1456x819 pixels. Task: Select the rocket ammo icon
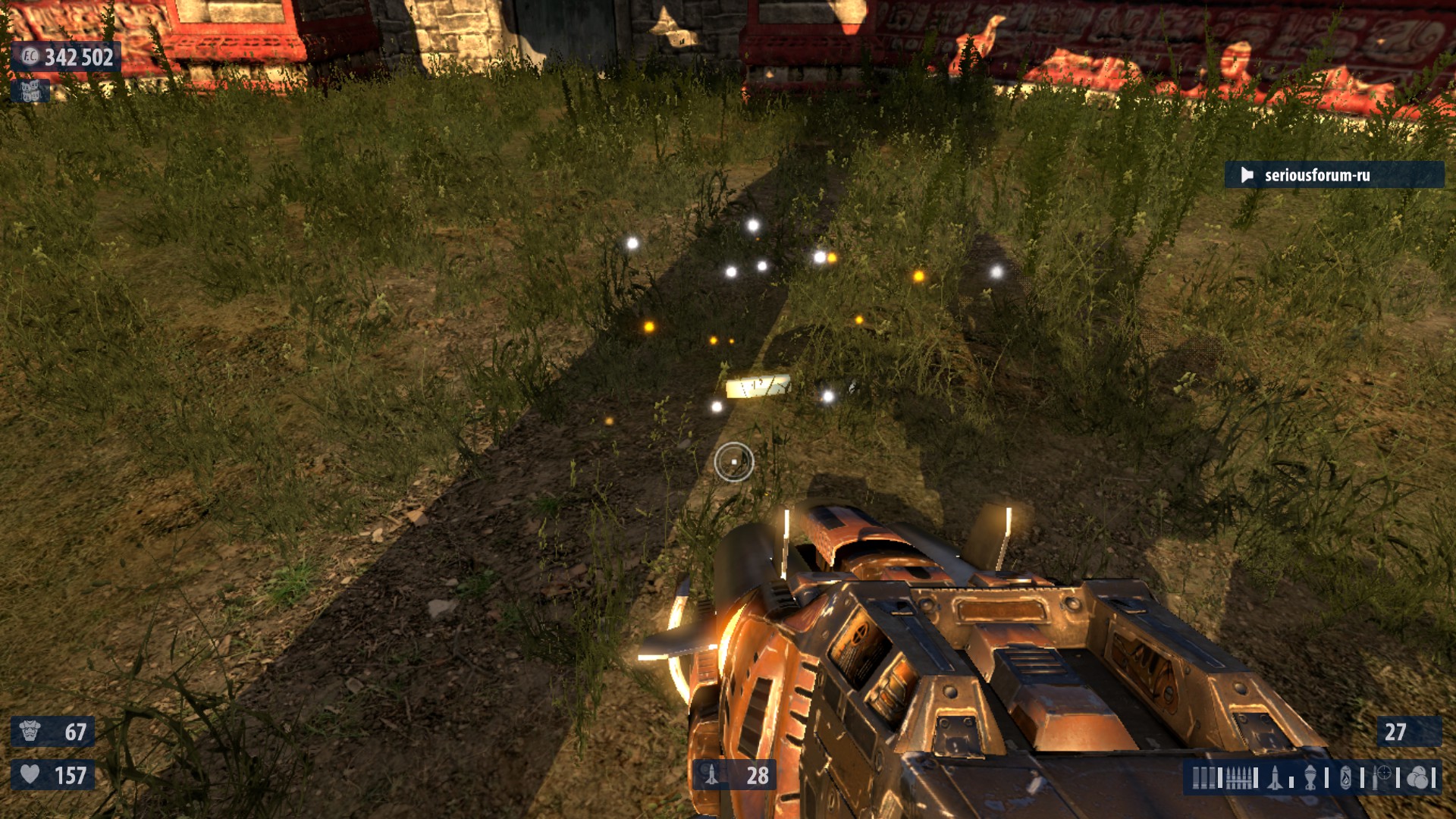pos(1276,778)
